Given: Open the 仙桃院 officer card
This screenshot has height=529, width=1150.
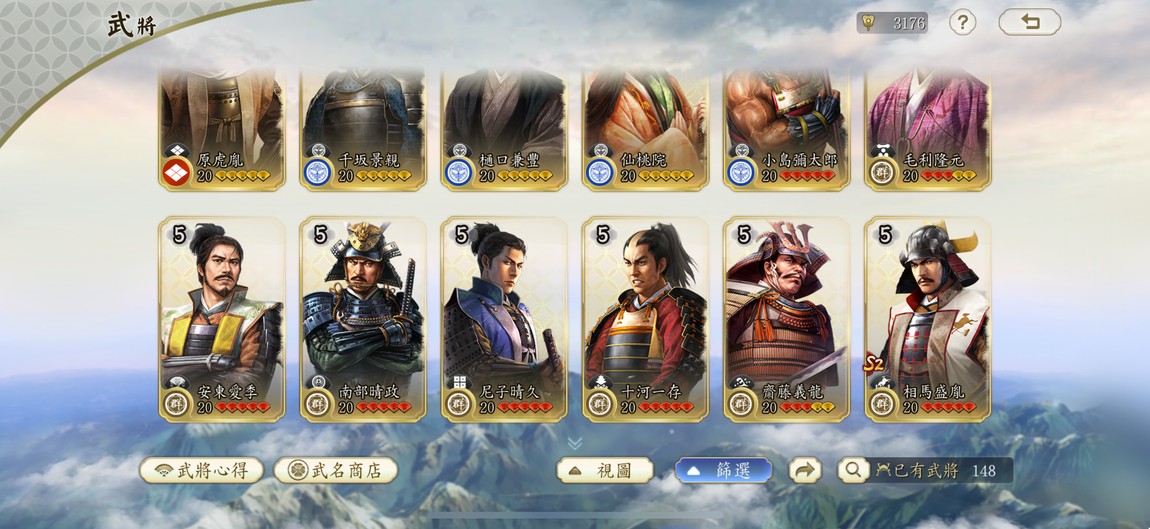Looking at the screenshot, I should click(645, 128).
